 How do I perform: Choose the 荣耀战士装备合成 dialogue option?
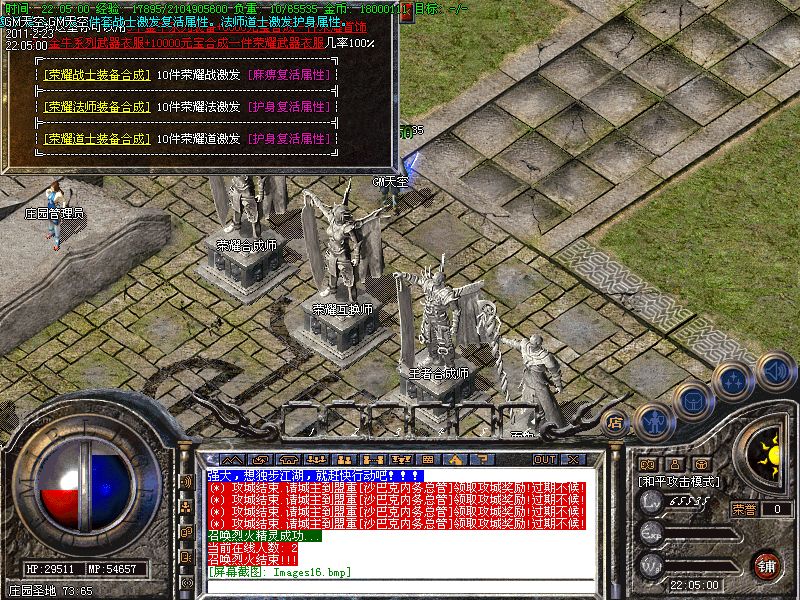point(94,76)
